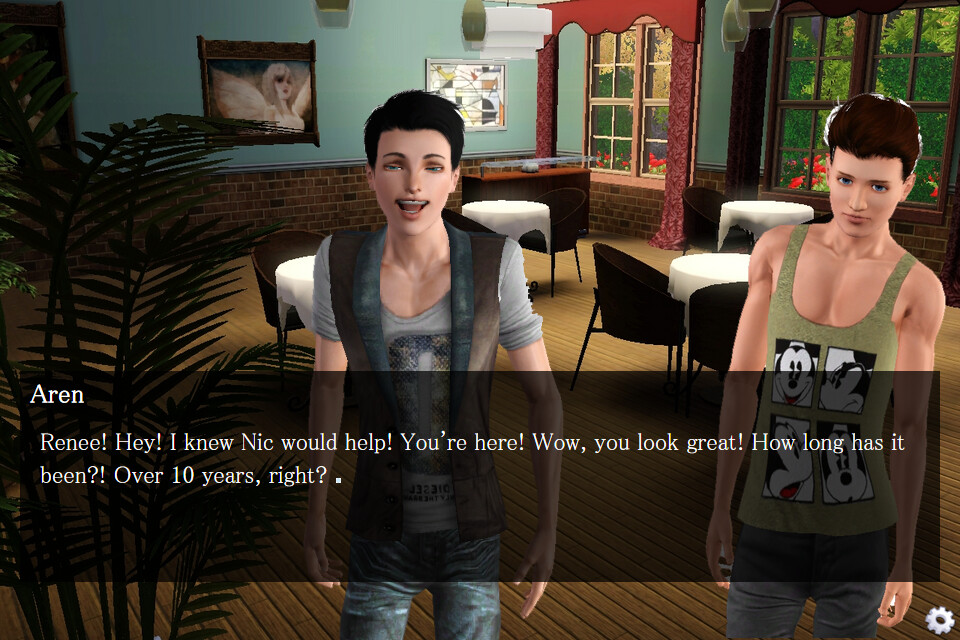
Task: Open settings via the gear icon
Action: coord(939,619)
